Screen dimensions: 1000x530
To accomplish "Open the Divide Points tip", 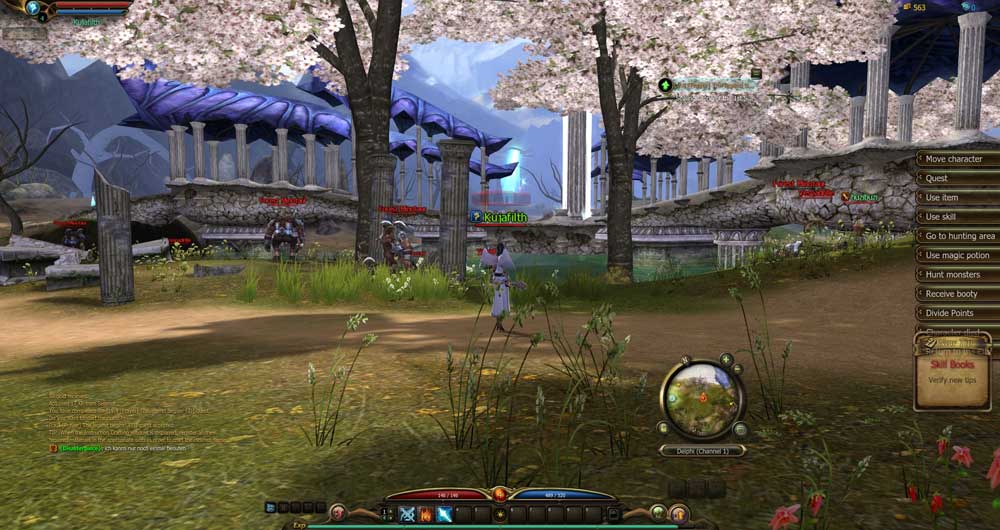I will [955, 313].
